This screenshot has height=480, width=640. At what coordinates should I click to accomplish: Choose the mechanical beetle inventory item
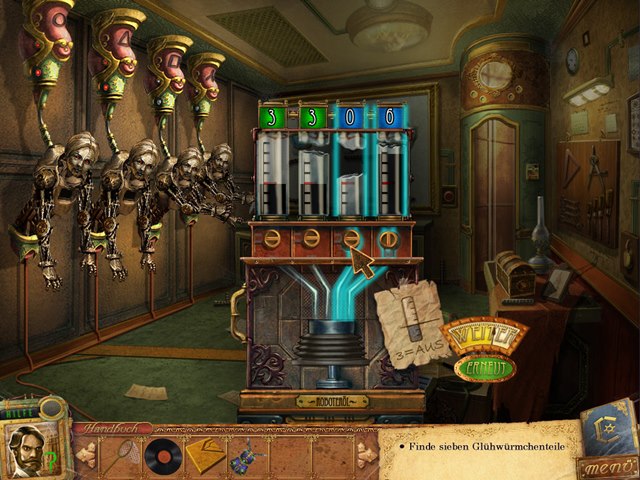pos(243,457)
